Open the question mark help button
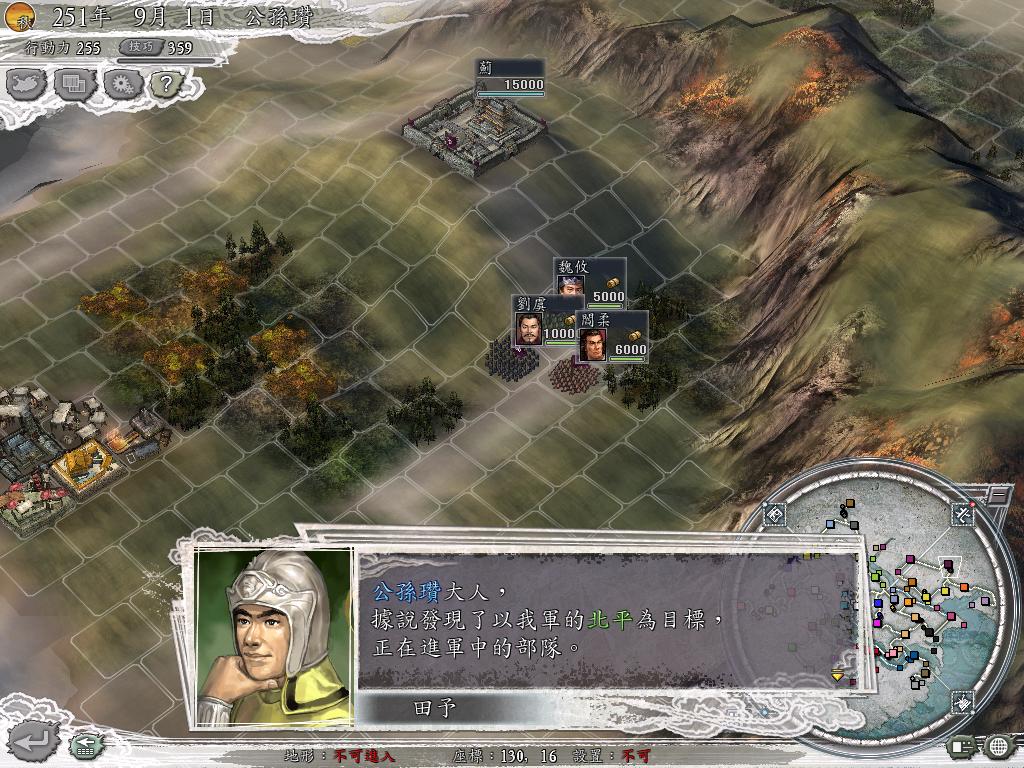The height and width of the screenshot is (768, 1024). click(165, 84)
